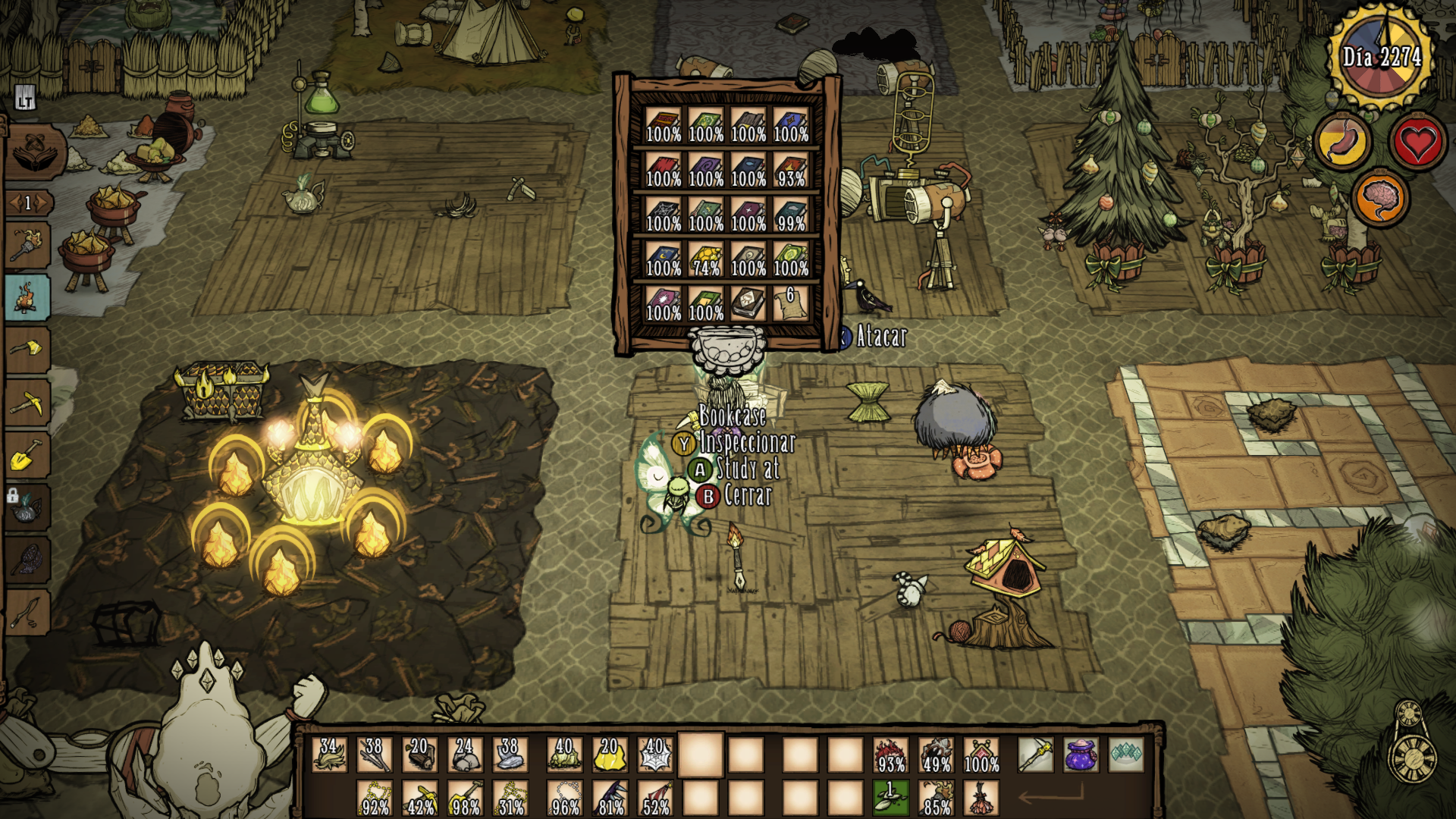
Task: Select the cut grass stack of 34
Action: coord(329,755)
